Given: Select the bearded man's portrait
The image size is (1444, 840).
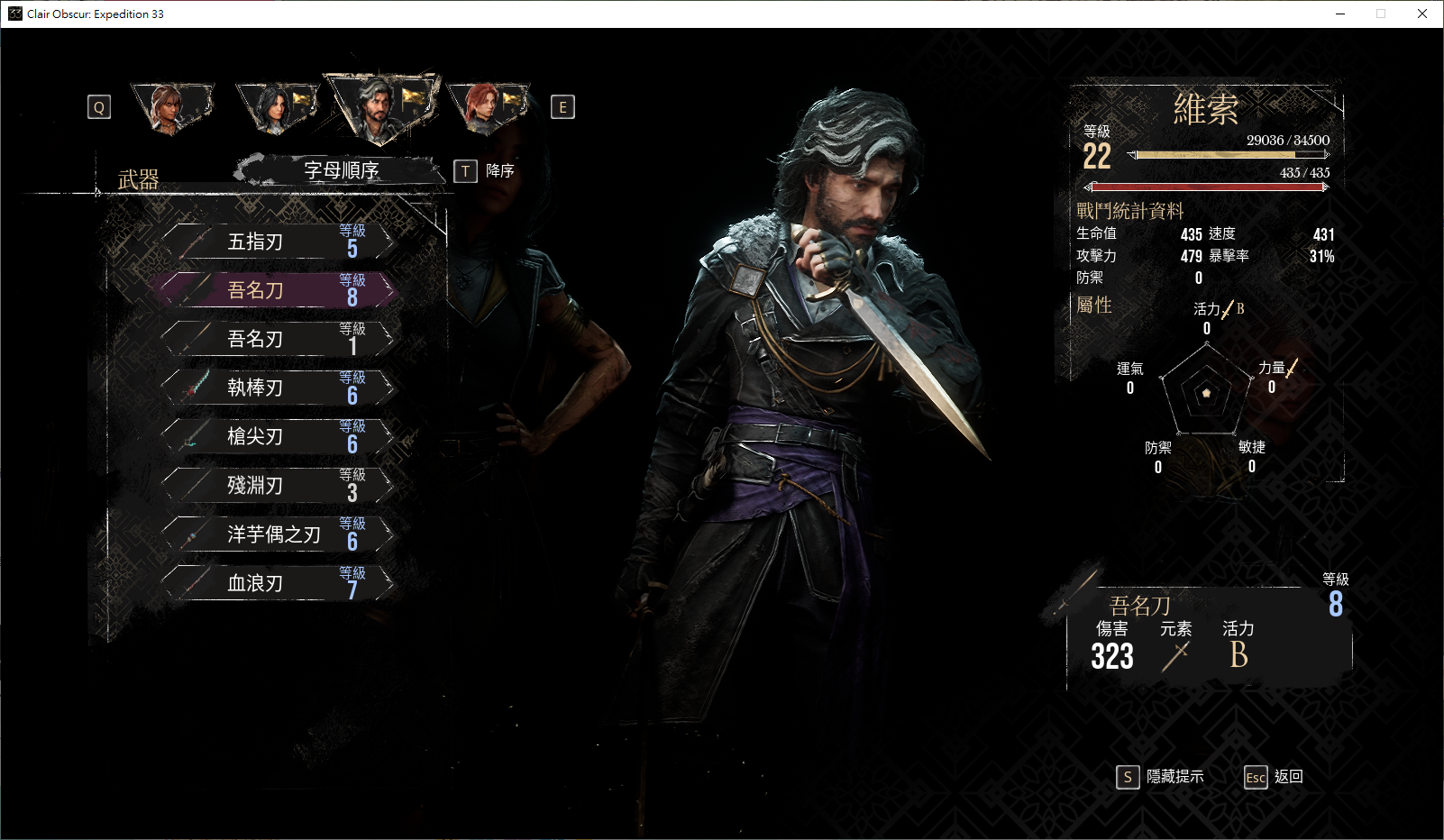Looking at the screenshot, I should pos(379,106).
